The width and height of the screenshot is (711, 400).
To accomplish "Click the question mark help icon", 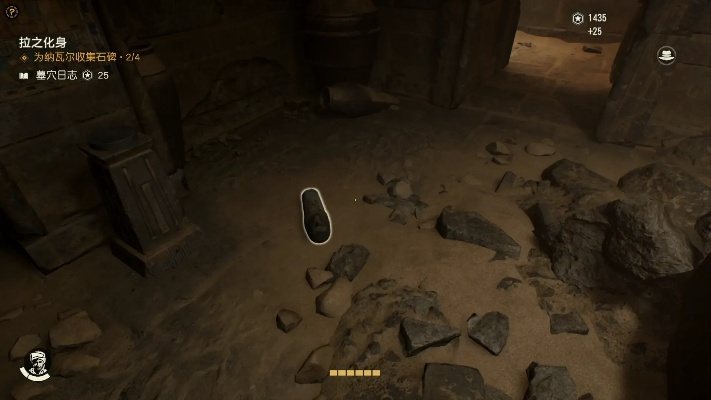I will pos(11,9).
